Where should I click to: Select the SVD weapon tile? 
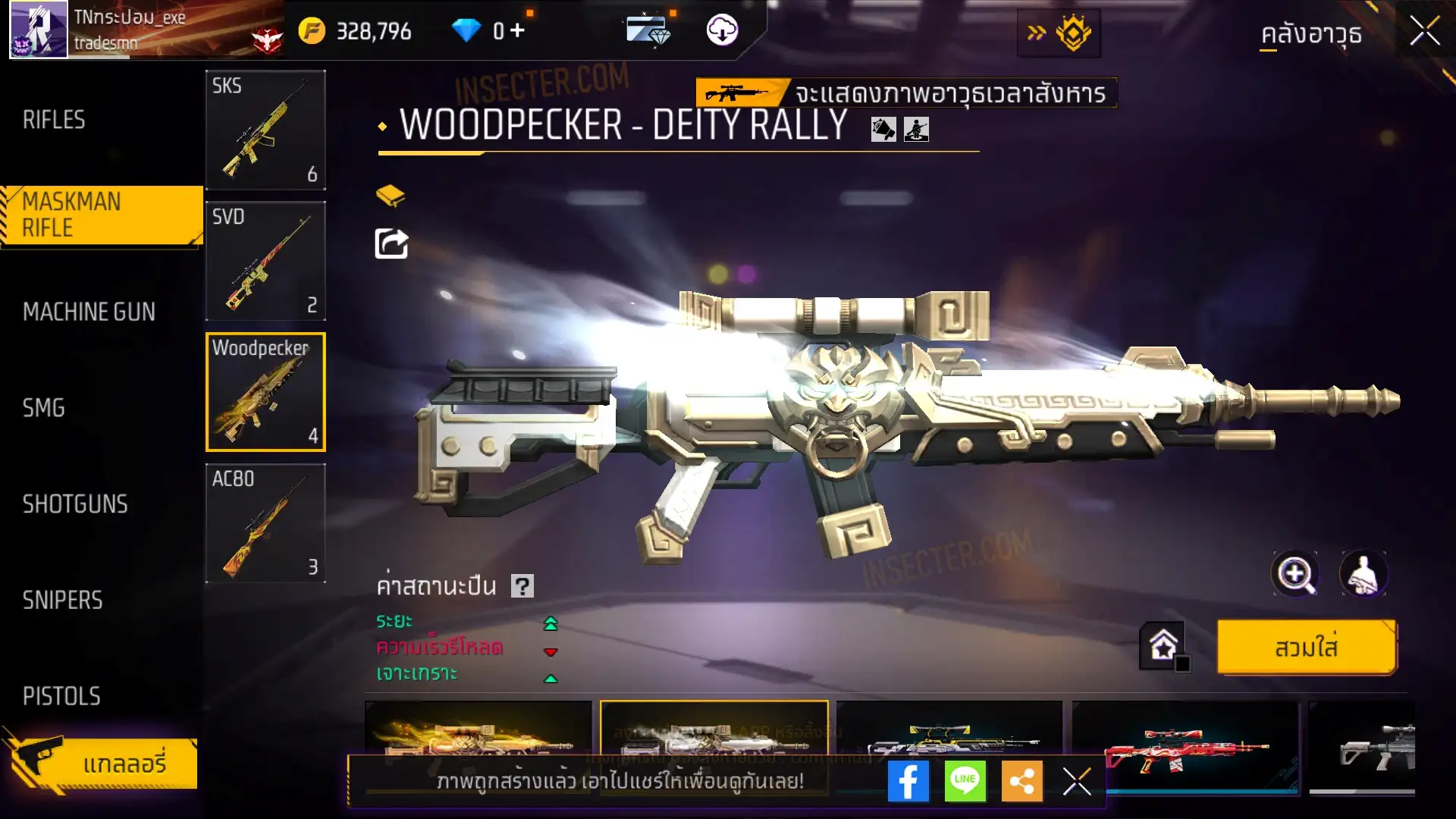pyautogui.click(x=265, y=261)
